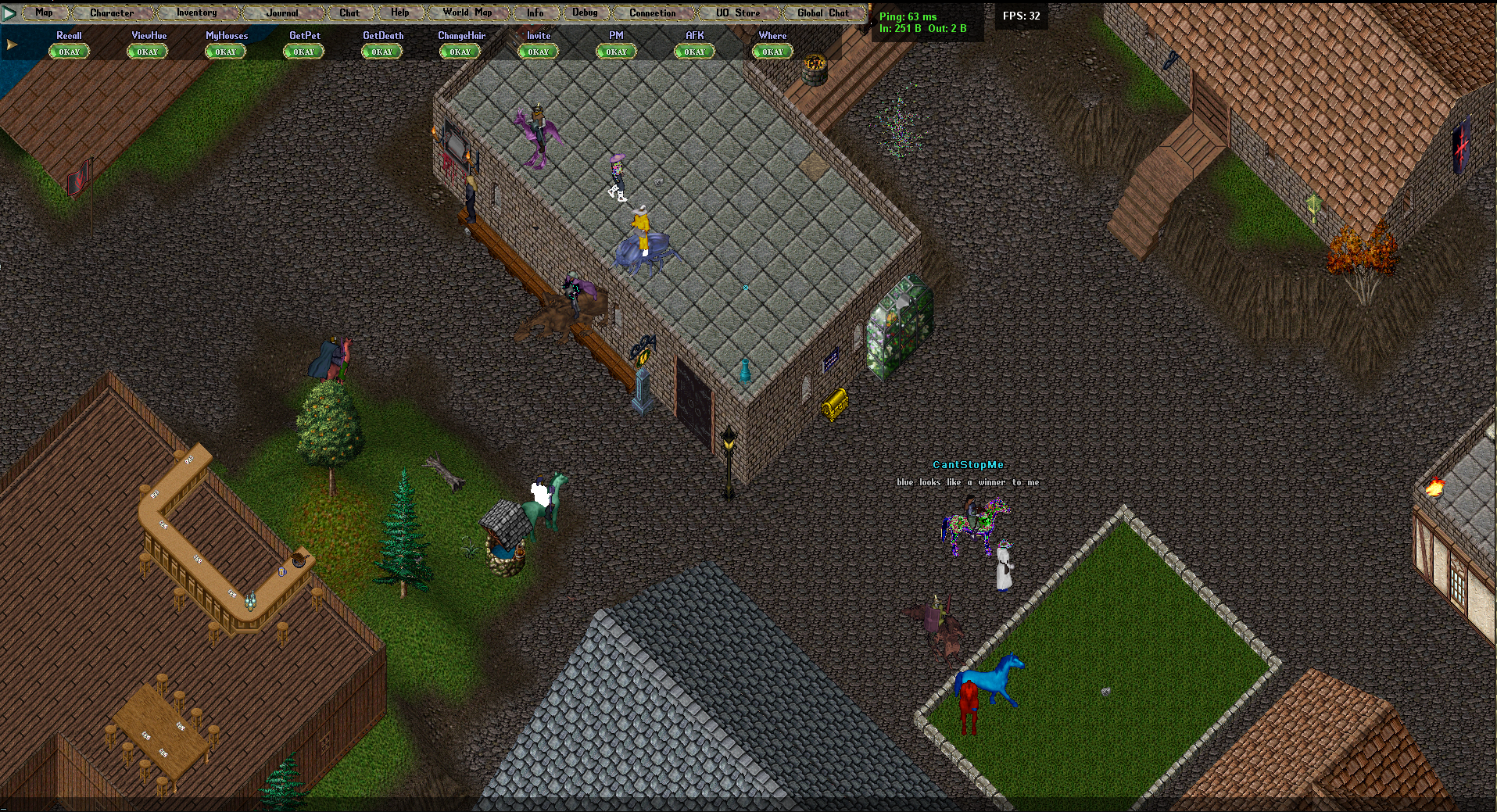Click OKAY beneath MyHouses
This screenshot has height=812, width=1497.
(x=225, y=52)
